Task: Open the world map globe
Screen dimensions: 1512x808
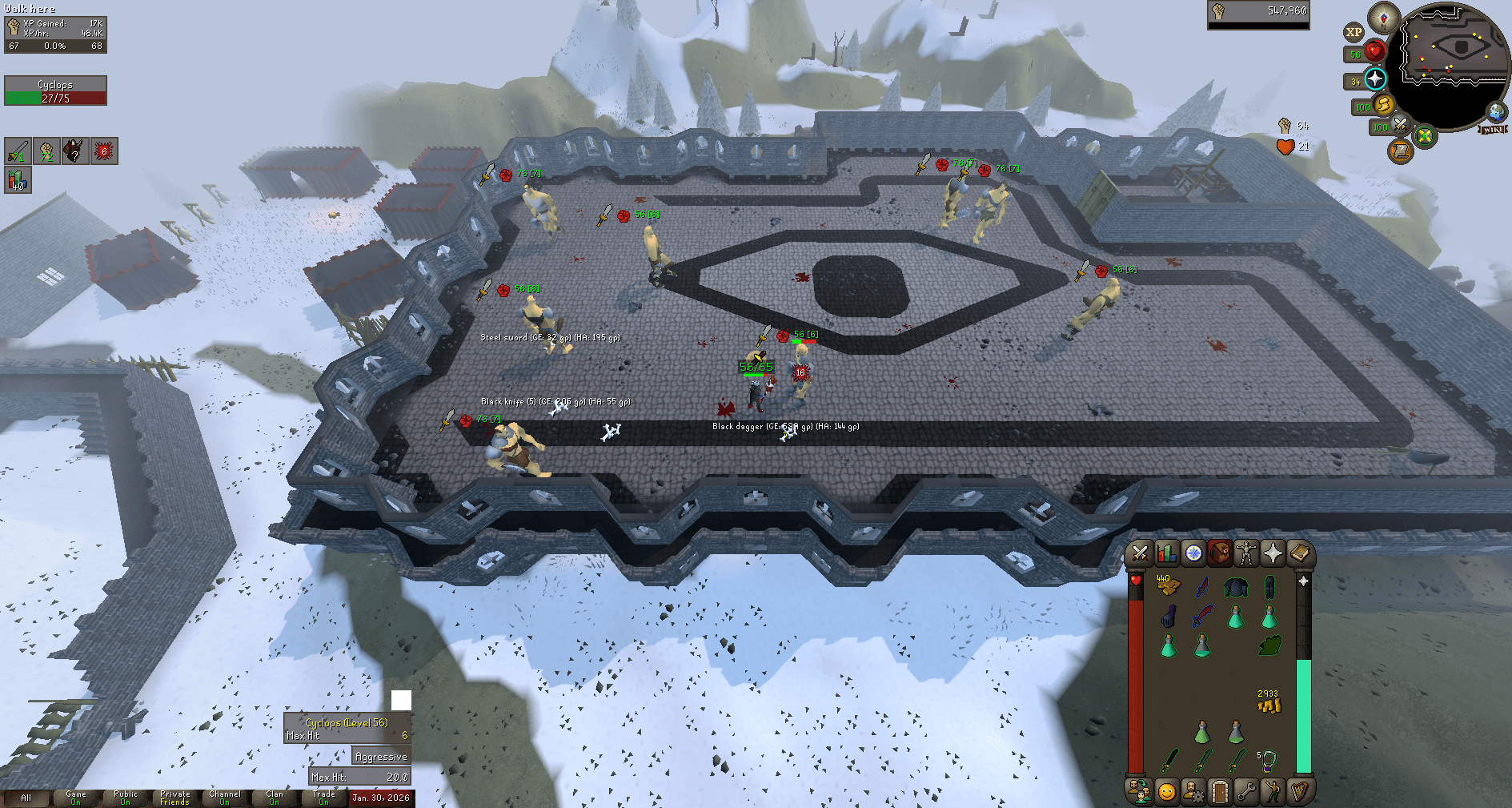Action: (1495, 113)
